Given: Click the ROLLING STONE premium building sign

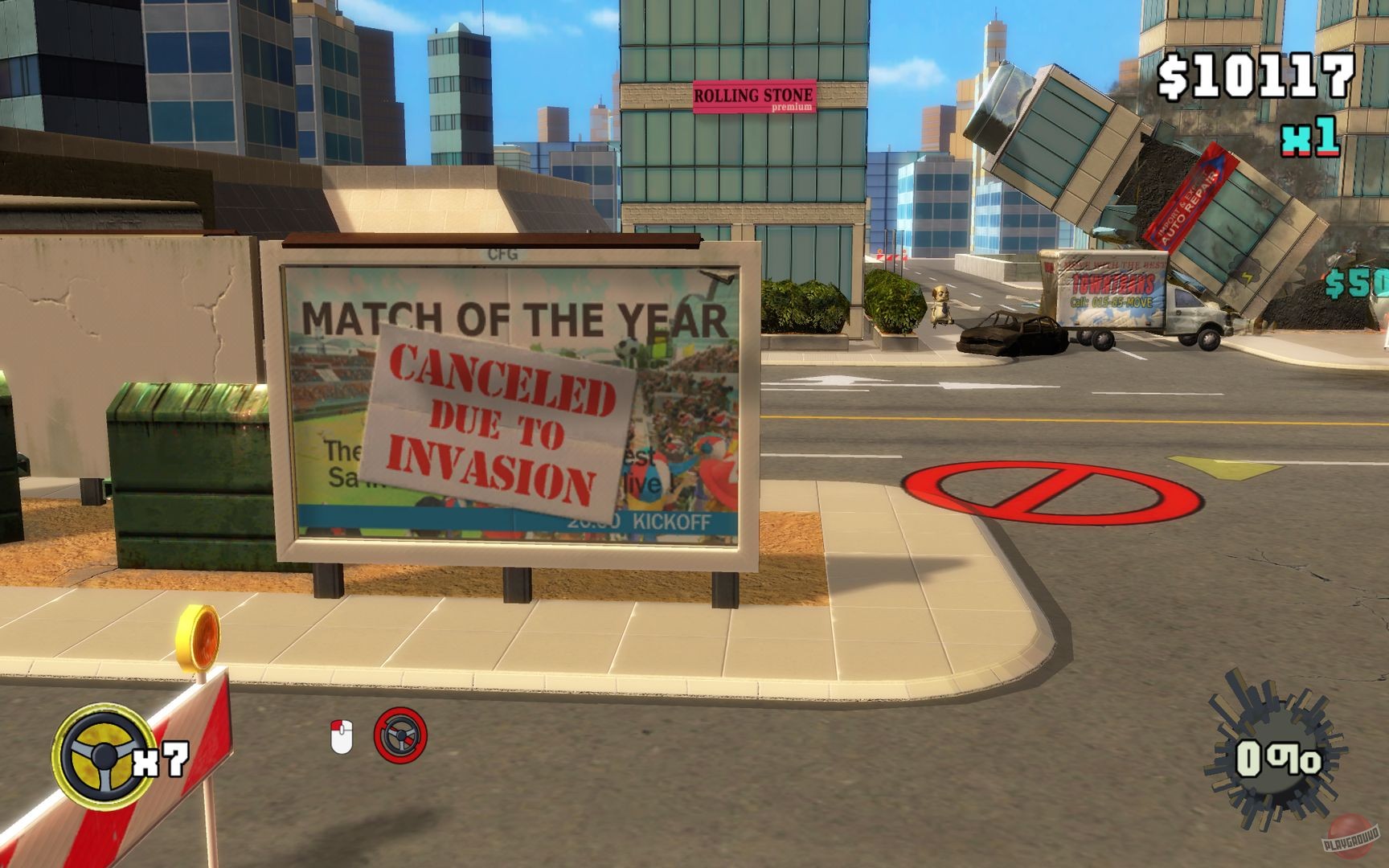Looking at the screenshot, I should pyautogui.click(x=754, y=98).
